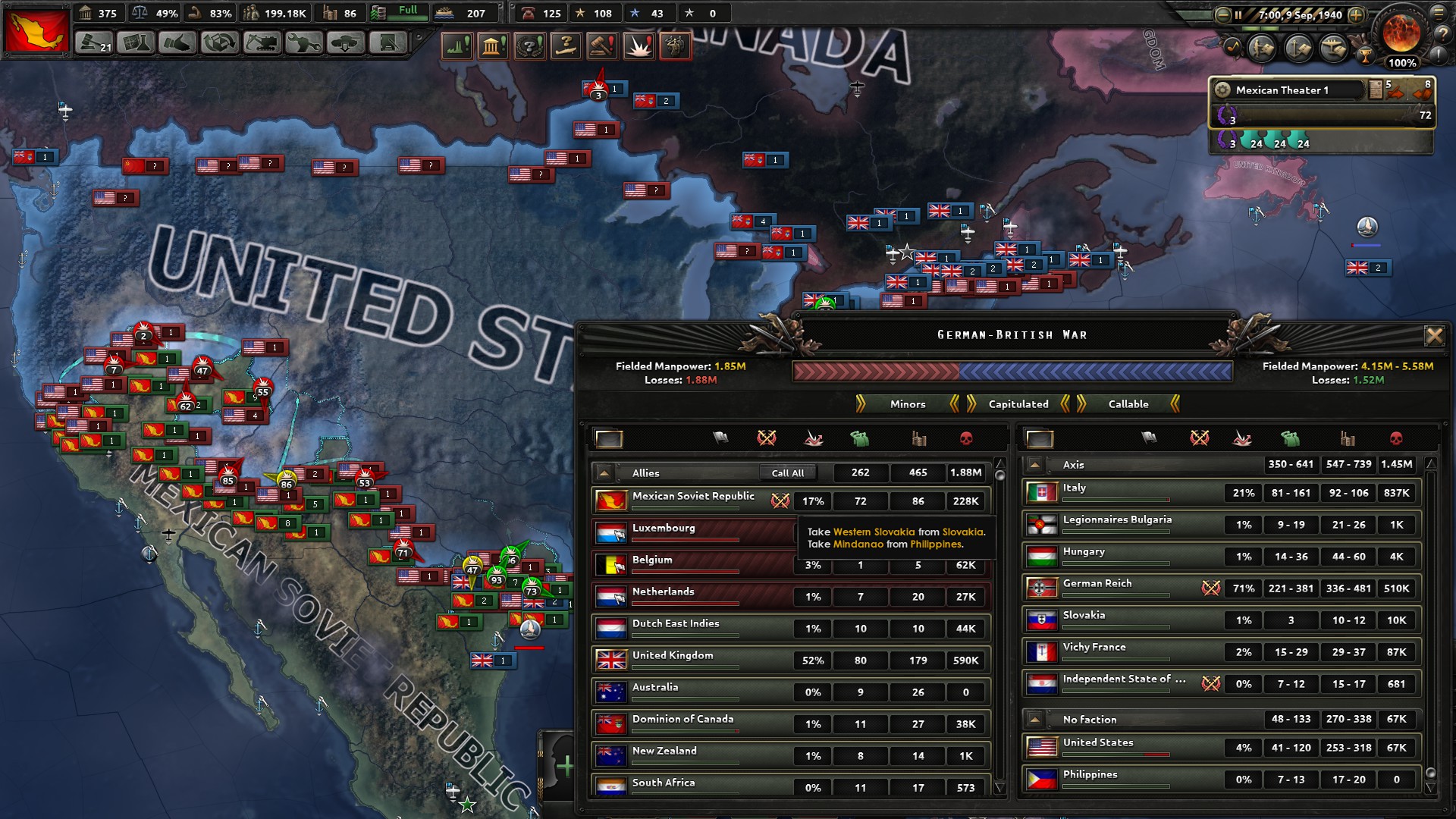Click the German-British War progress bar
The height and width of the screenshot is (819, 1456).
(1020, 371)
